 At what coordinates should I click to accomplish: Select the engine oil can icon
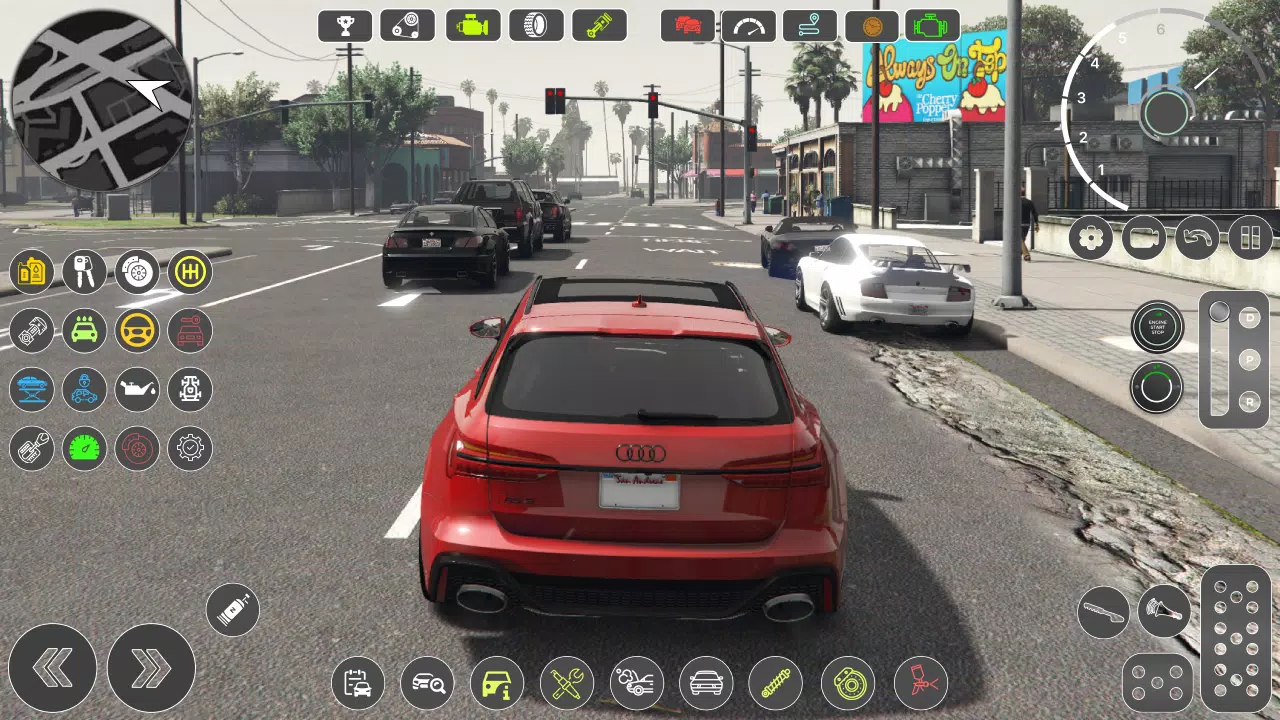tap(136, 390)
